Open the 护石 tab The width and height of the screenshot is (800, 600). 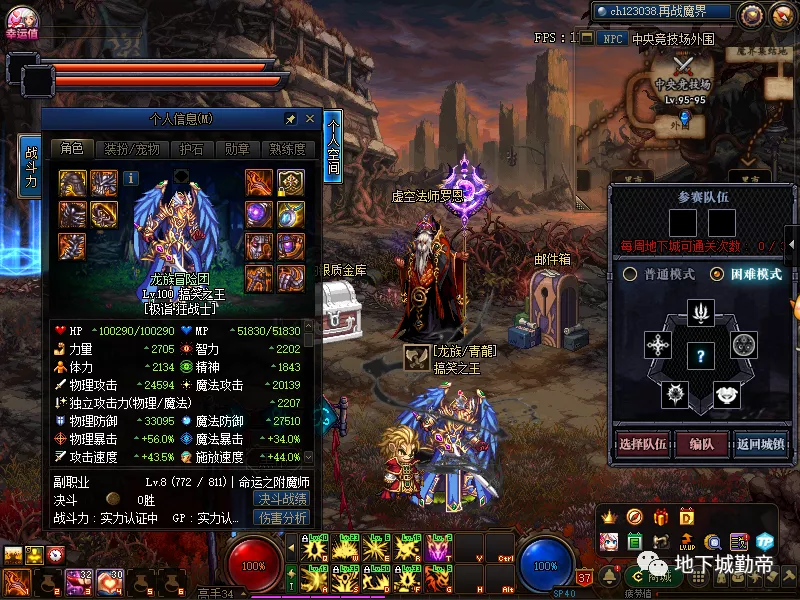[190, 149]
